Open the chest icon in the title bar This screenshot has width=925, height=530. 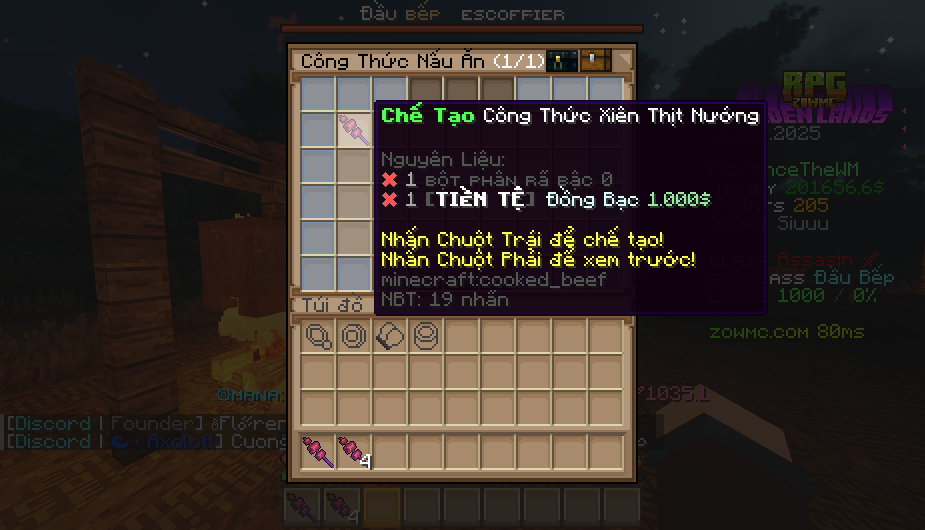[596, 61]
